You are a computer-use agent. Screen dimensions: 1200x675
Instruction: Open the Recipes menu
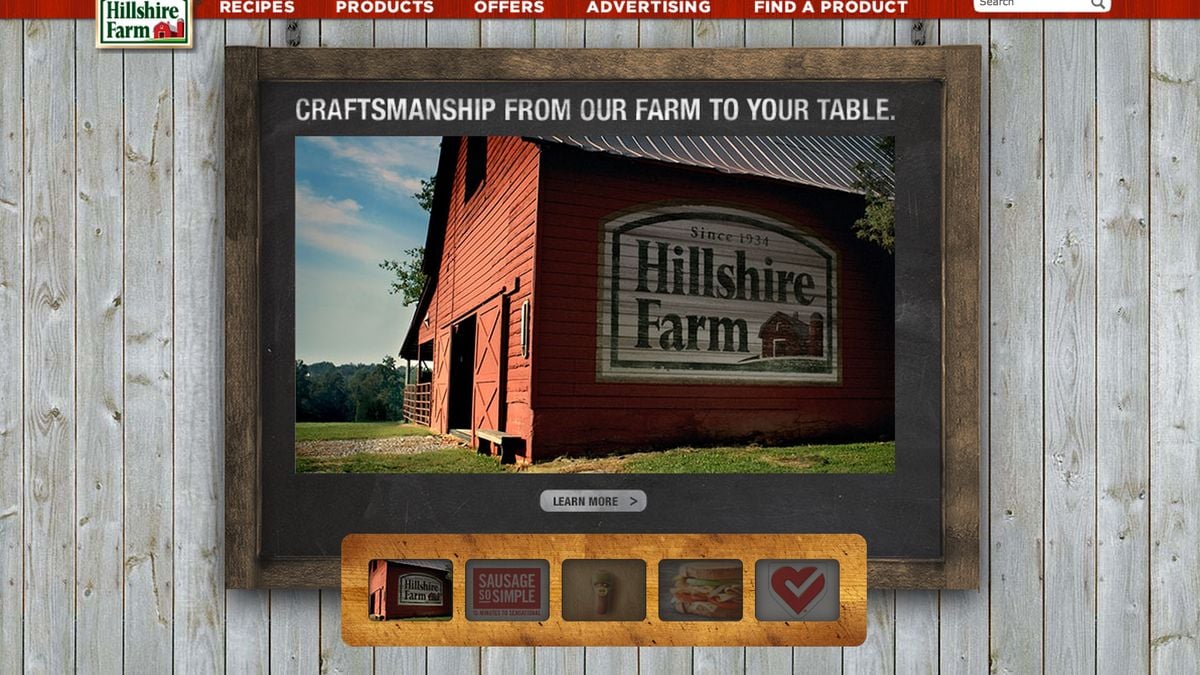[x=257, y=7]
